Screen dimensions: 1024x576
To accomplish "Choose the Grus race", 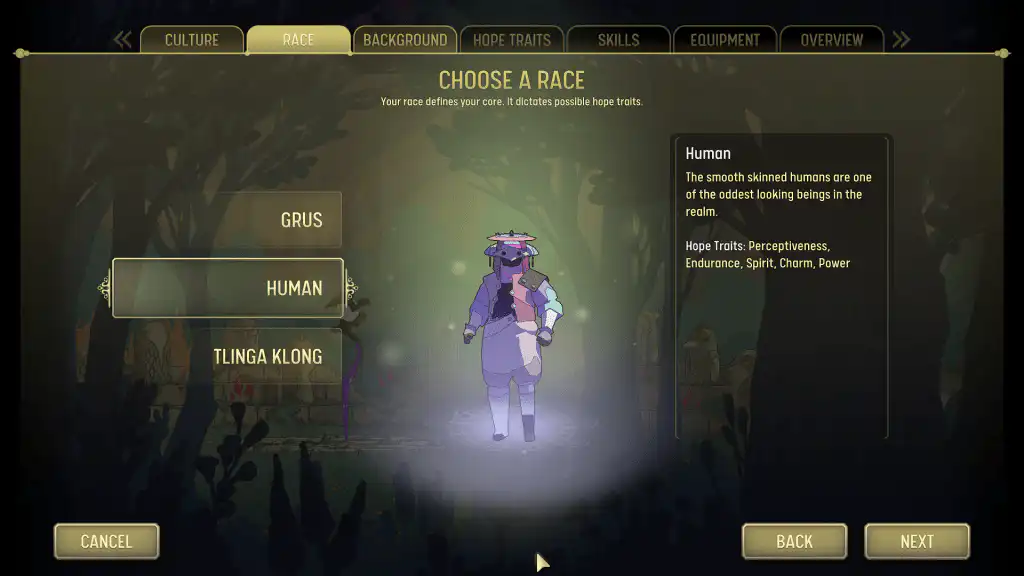I will tap(227, 220).
